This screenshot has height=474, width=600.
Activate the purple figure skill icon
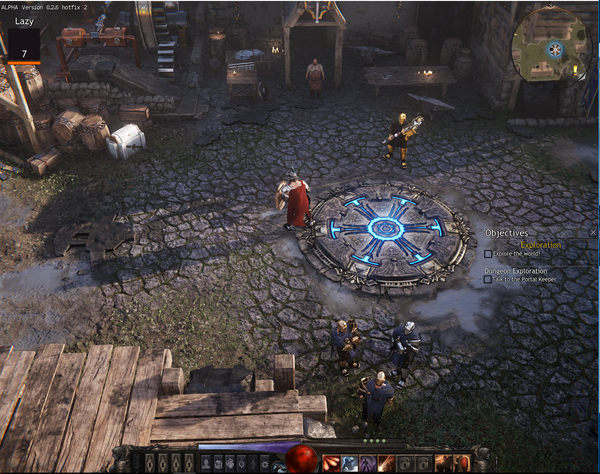(366, 462)
